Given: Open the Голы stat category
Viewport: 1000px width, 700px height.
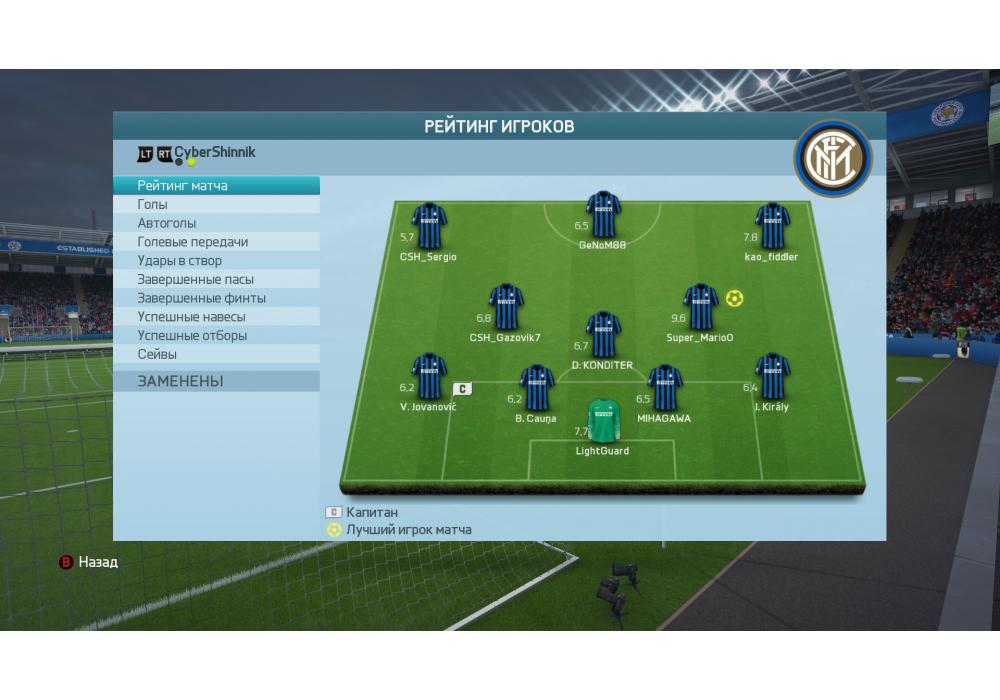Looking at the screenshot, I should pyautogui.click(x=216, y=204).
